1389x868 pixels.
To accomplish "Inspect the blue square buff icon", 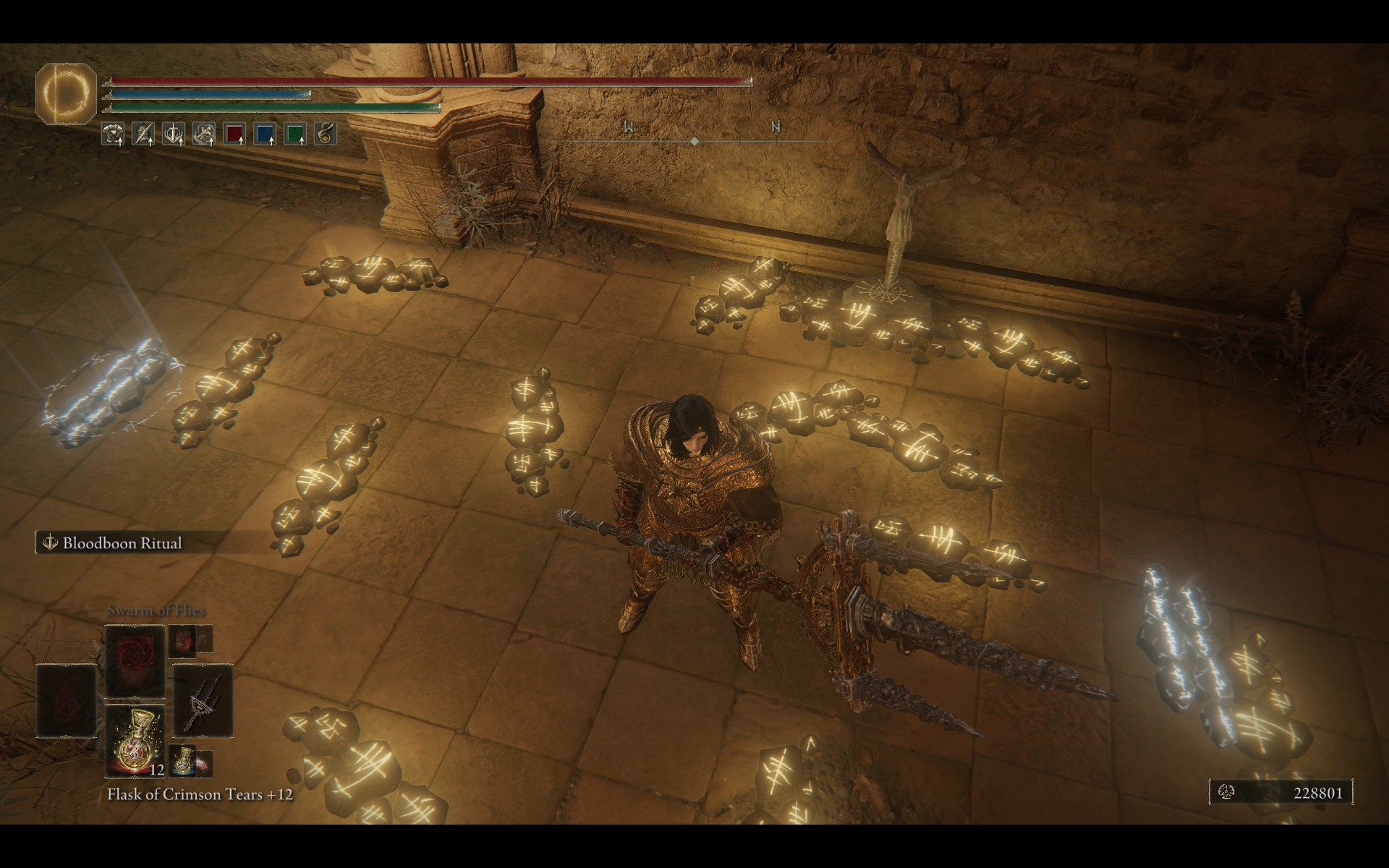I will [x=265, y=134].
